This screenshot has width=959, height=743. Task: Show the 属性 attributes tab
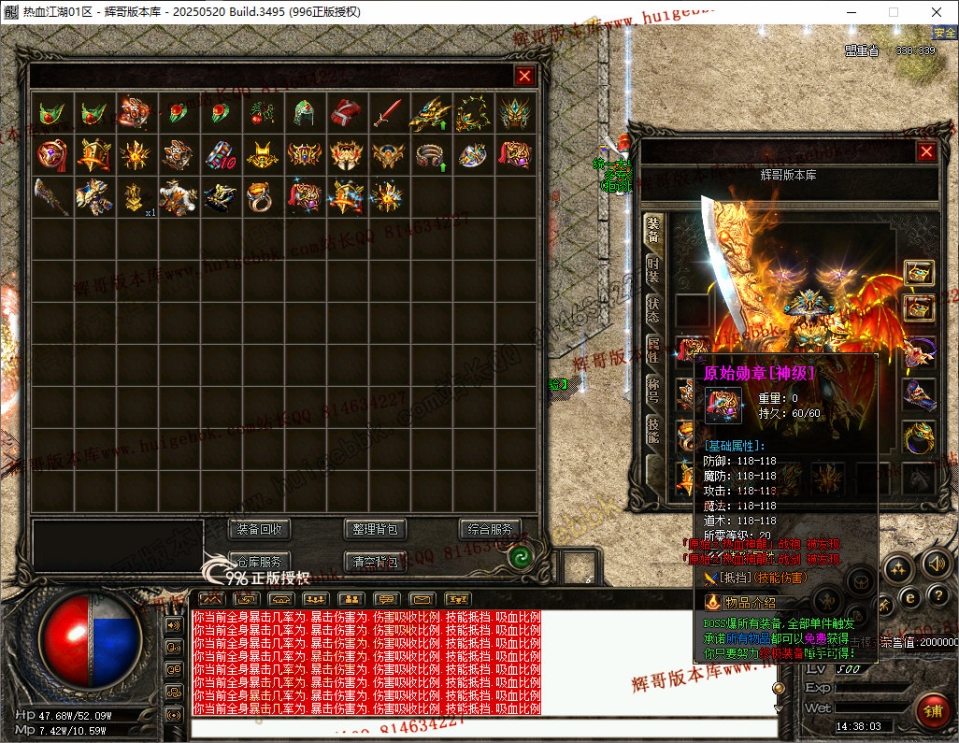click(x=652, y=349)
